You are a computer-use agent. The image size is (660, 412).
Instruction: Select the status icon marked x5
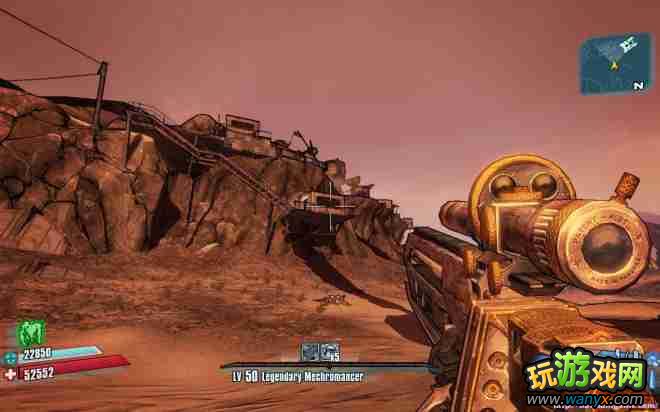click(329, 351)
